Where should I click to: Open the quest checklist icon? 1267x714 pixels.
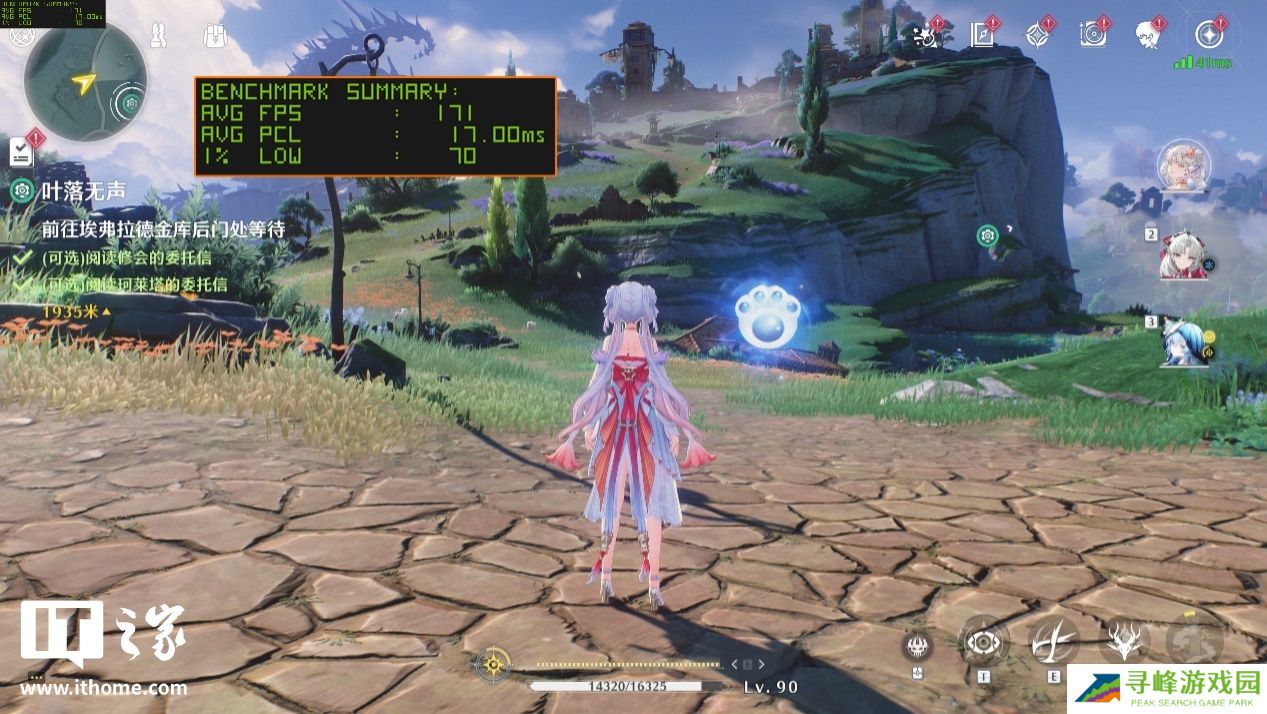click(x=21, y=152)
